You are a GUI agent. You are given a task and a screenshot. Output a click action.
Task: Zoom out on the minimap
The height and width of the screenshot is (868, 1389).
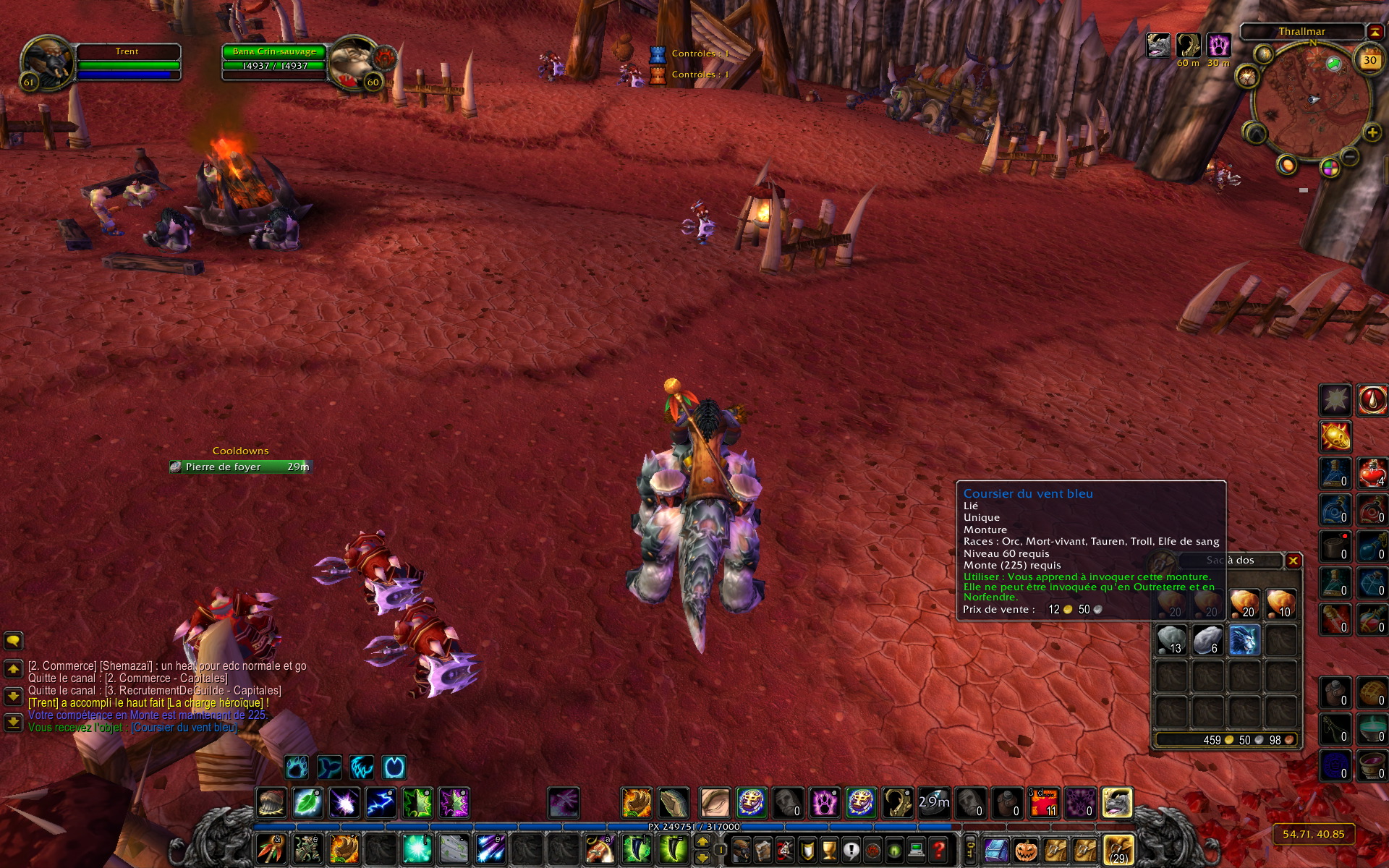coord(1349,157)
